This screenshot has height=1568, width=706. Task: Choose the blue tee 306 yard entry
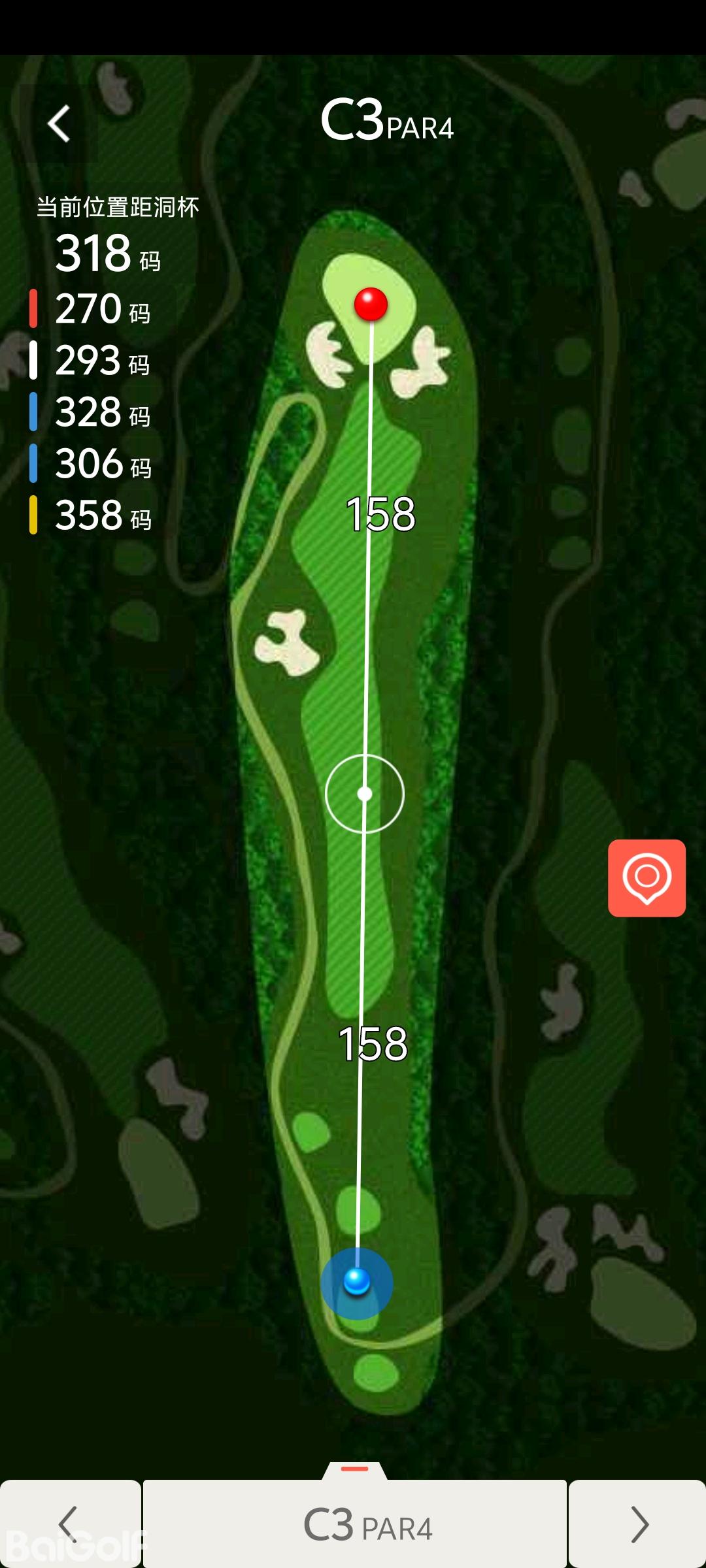pyautogui.click(x=92, y=463)
